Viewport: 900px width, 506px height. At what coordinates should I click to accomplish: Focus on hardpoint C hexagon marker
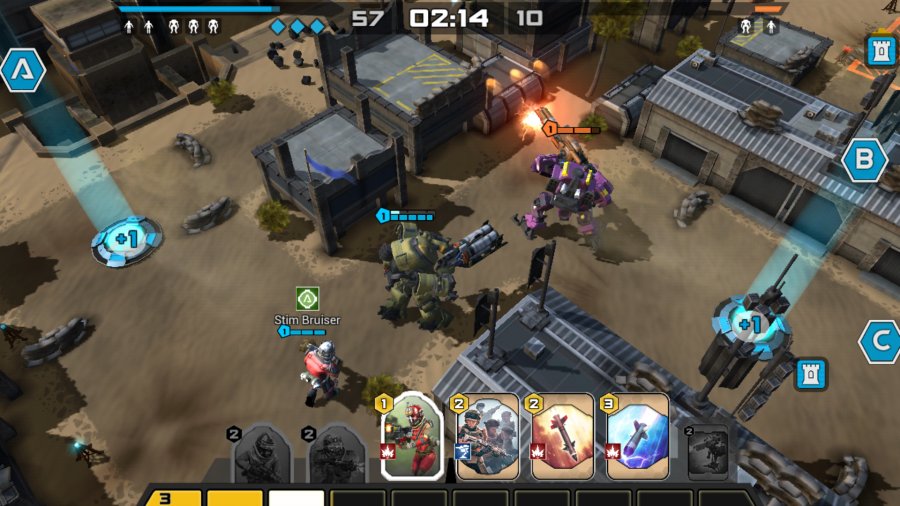[880, 342]
